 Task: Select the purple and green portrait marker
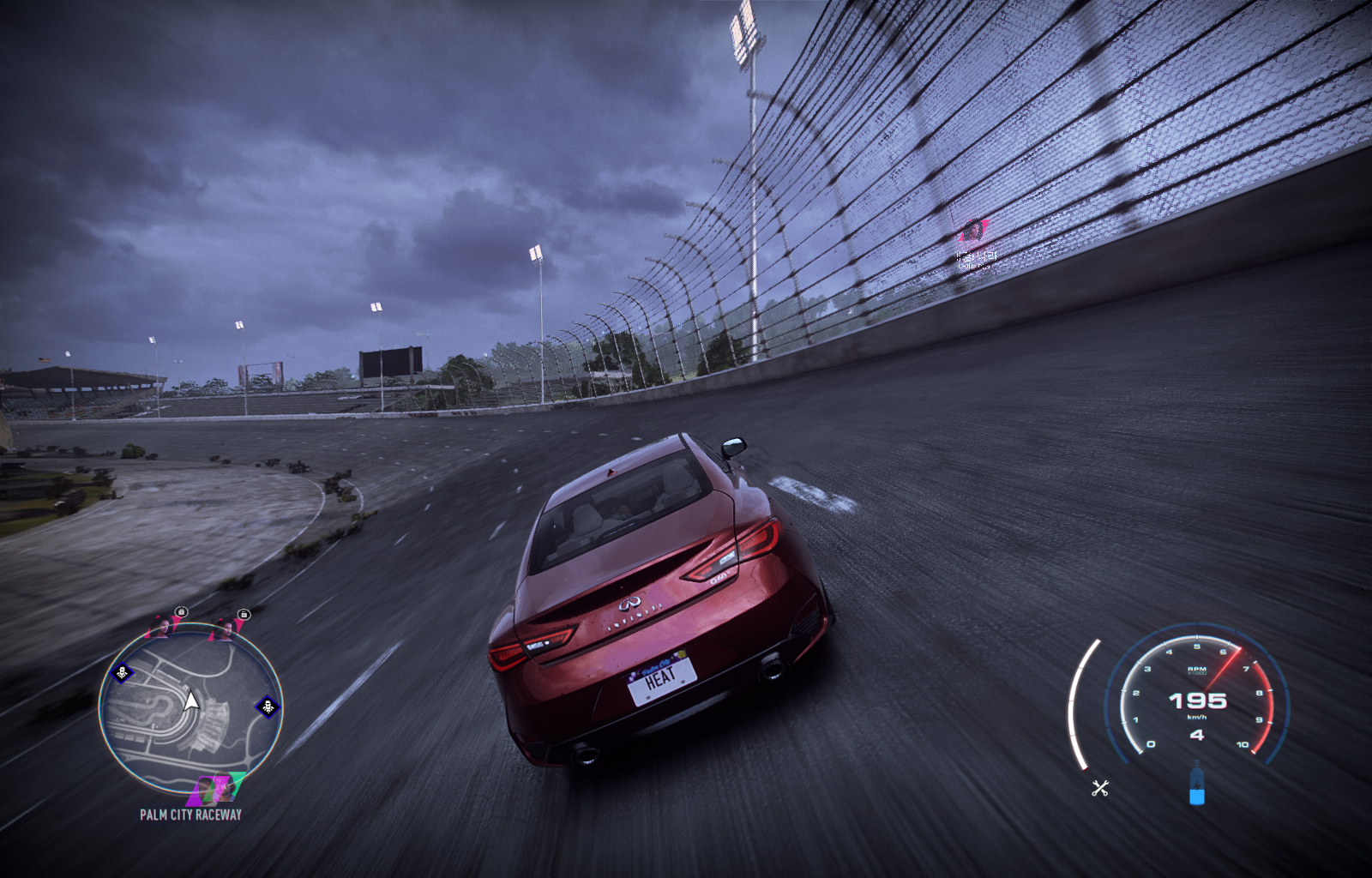[216, 787]
